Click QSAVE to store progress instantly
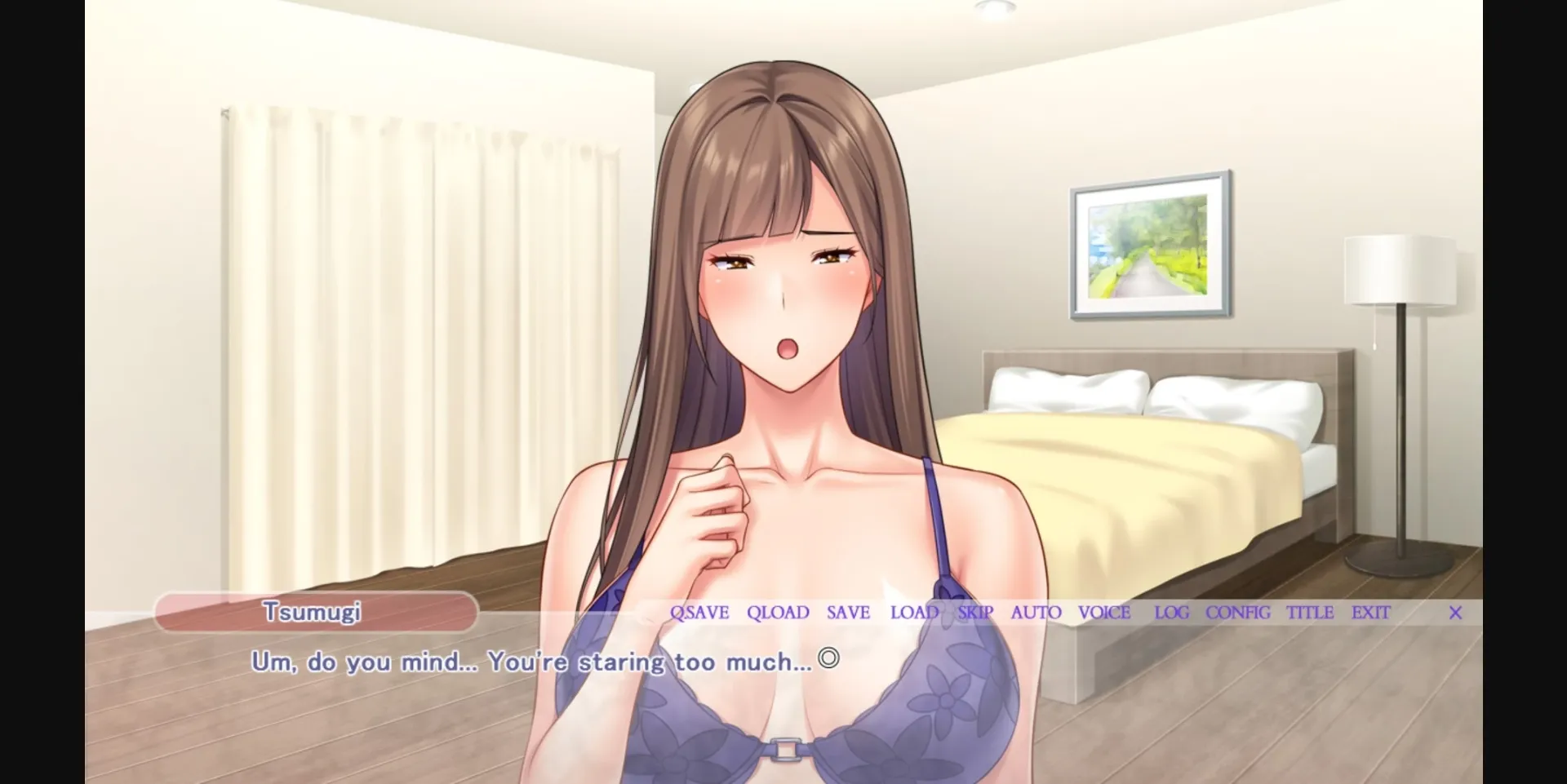This screenshot has width=1567, height=784. pyautogui.click(x=699, y=613)
